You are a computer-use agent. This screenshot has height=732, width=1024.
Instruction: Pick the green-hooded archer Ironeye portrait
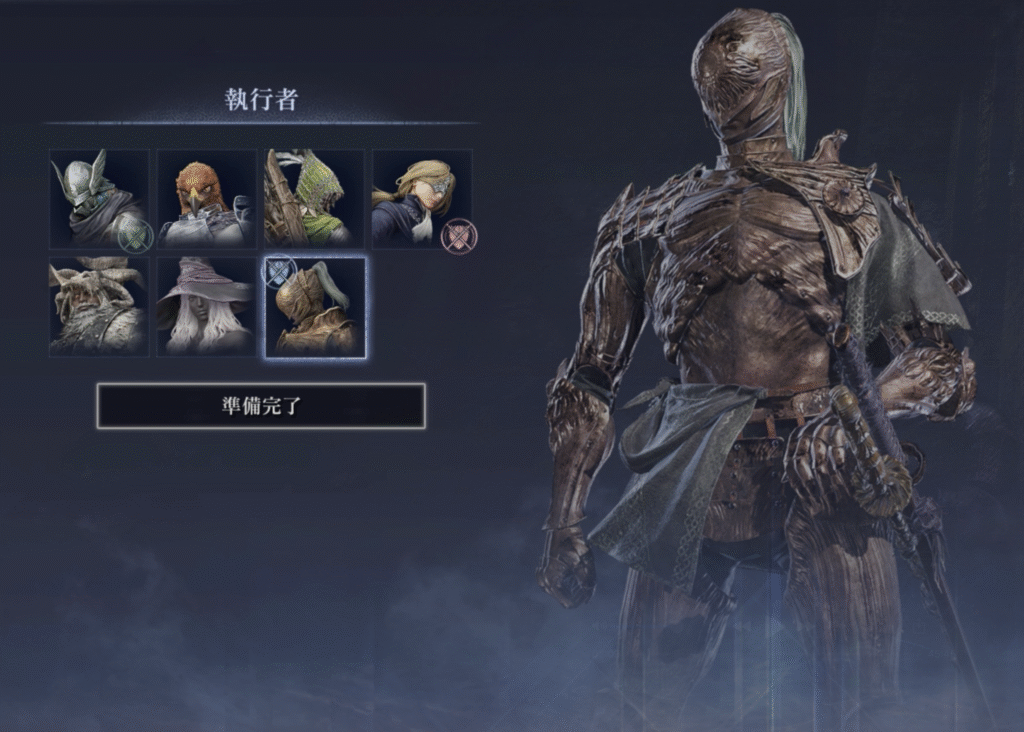[314, 199]
